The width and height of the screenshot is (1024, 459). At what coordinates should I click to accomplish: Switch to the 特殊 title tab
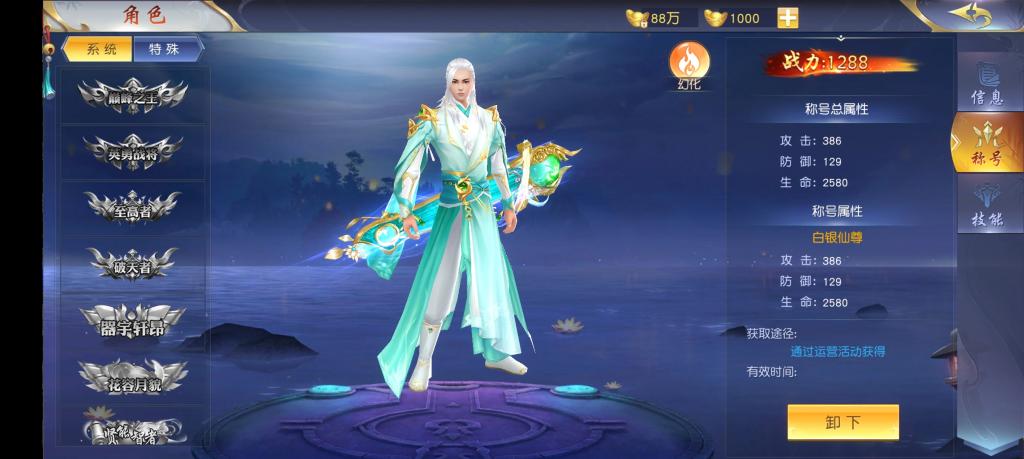tap(166, 49)
